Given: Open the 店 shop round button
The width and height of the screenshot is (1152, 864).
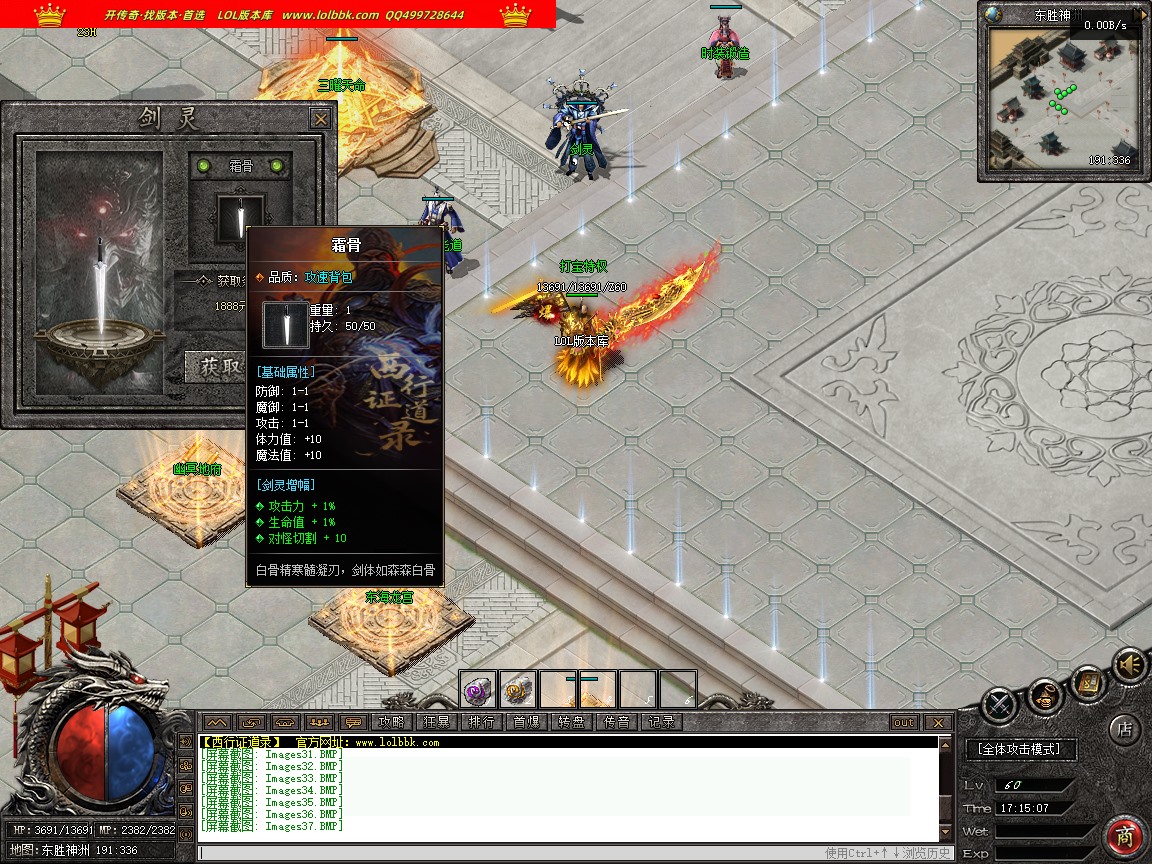Looking at the screenshot, I should coord(1124,729).
